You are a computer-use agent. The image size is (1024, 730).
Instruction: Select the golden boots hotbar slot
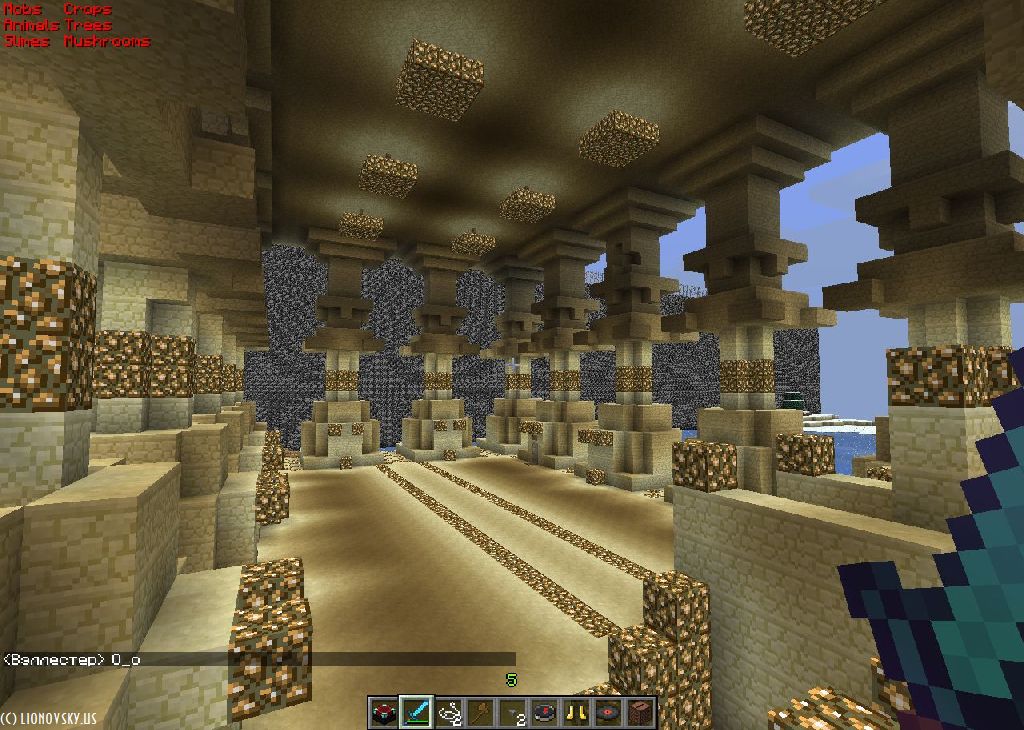(x=576, y=713)
